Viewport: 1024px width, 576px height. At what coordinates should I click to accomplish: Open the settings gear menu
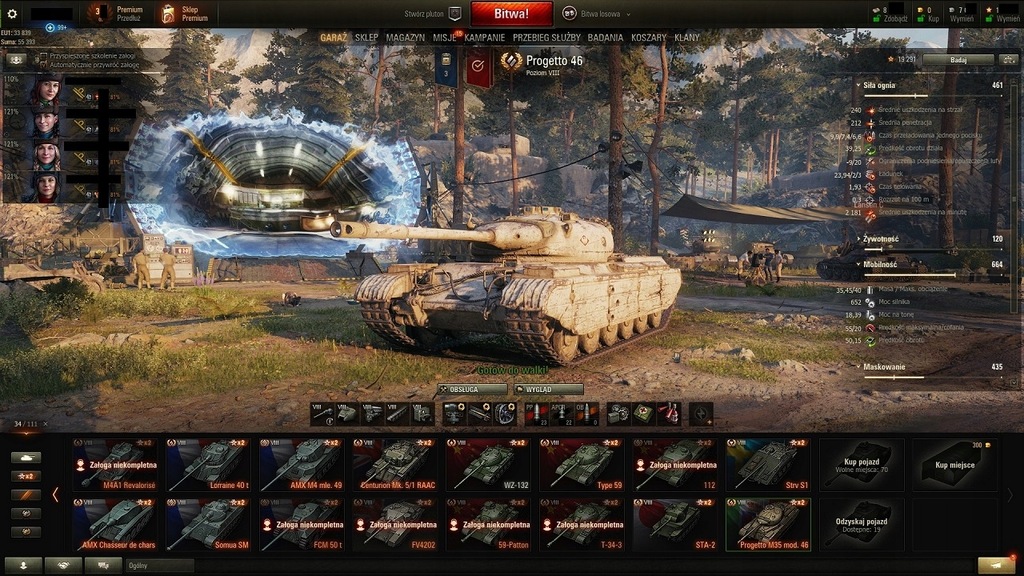(x=12, y=14)
